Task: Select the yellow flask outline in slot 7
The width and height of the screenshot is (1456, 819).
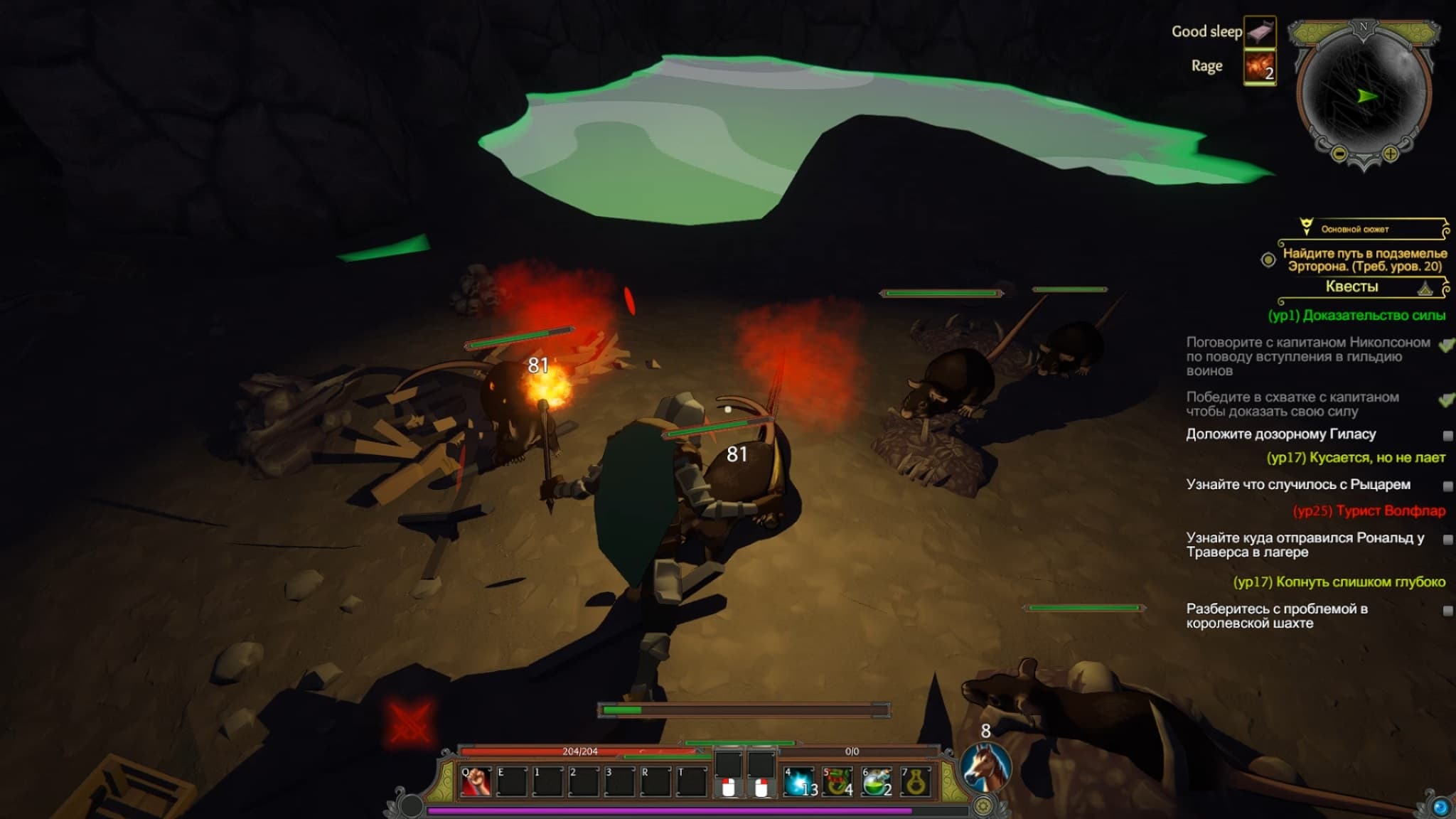Action: [916, 782]
